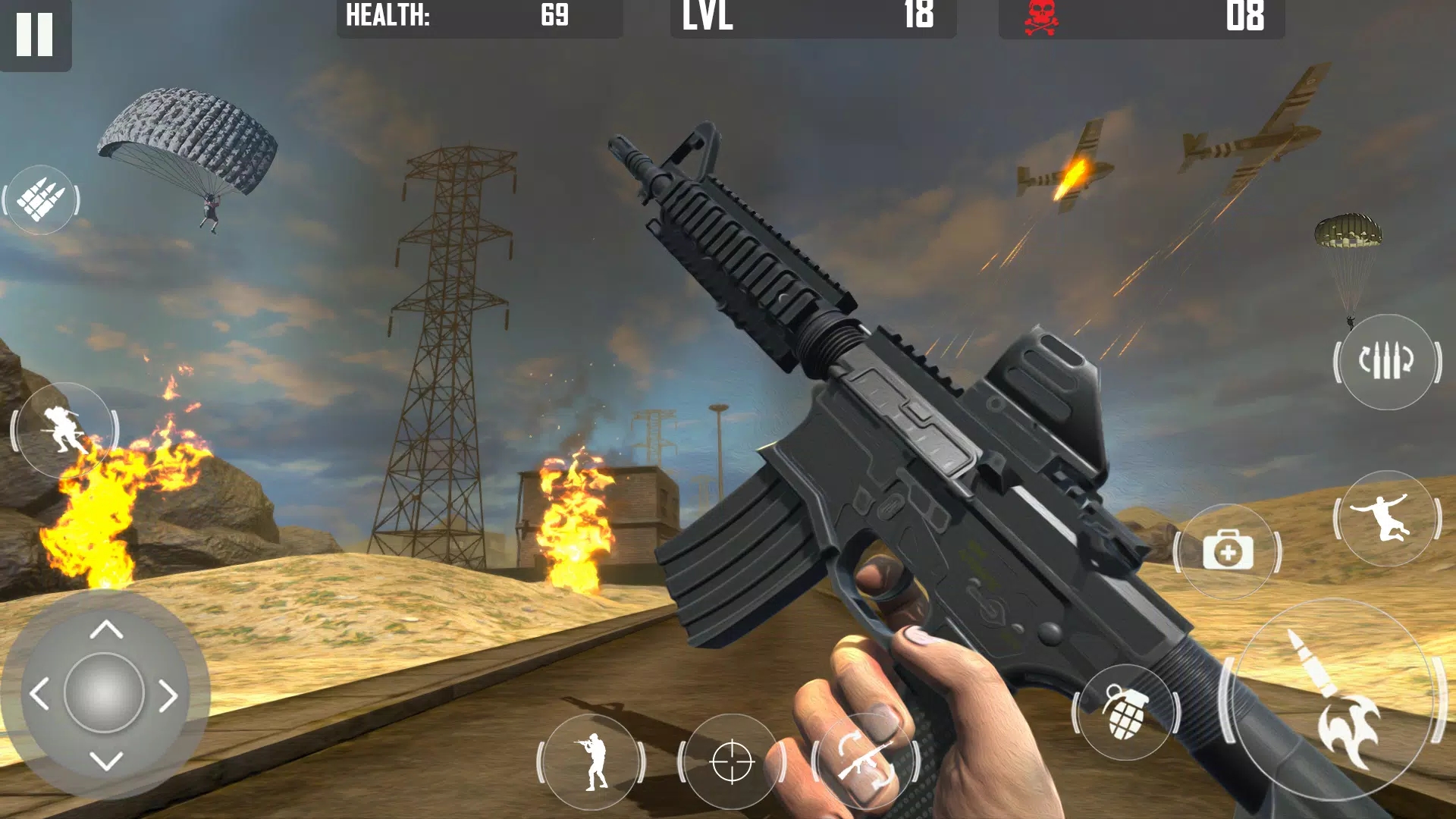
Task: Select the LVL 18 indicator
Action: coord(811,17)
